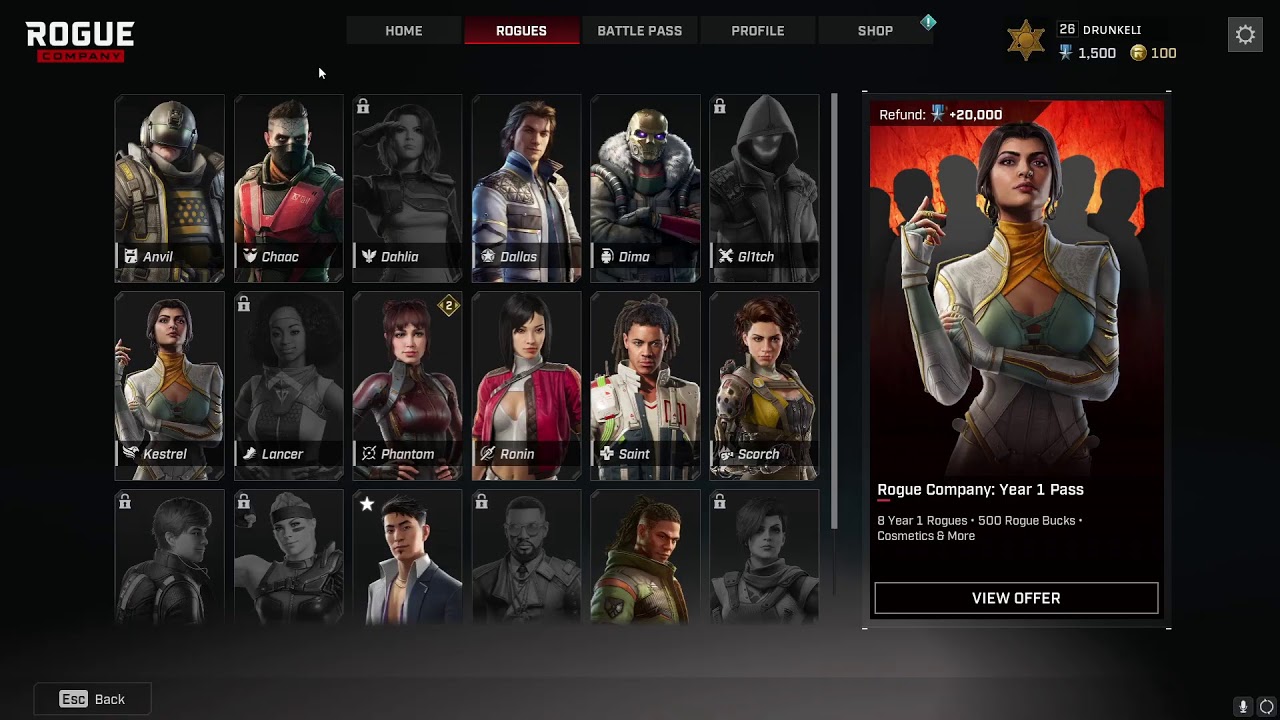Image resolution: width=1280 pixels, height=720 pixels.
Task: Select the Ronin rogue card
Action: [527, 386]
